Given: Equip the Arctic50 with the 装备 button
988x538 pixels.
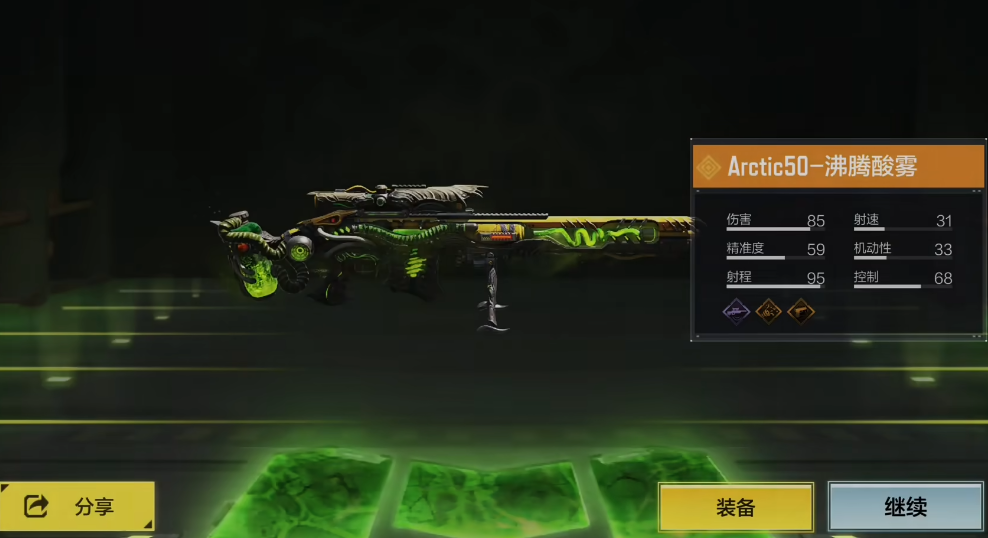Looking at the screenshot, I should 735,507.
